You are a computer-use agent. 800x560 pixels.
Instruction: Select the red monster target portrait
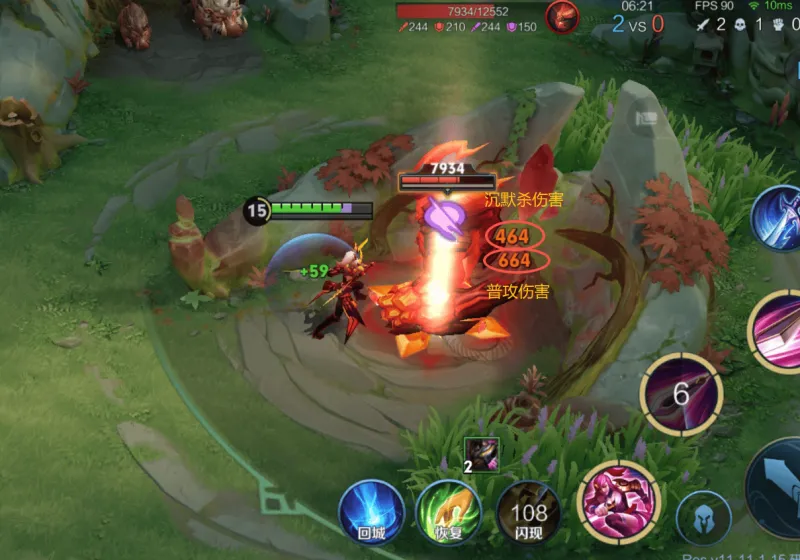pyautogui.click(x=562, y=18)
